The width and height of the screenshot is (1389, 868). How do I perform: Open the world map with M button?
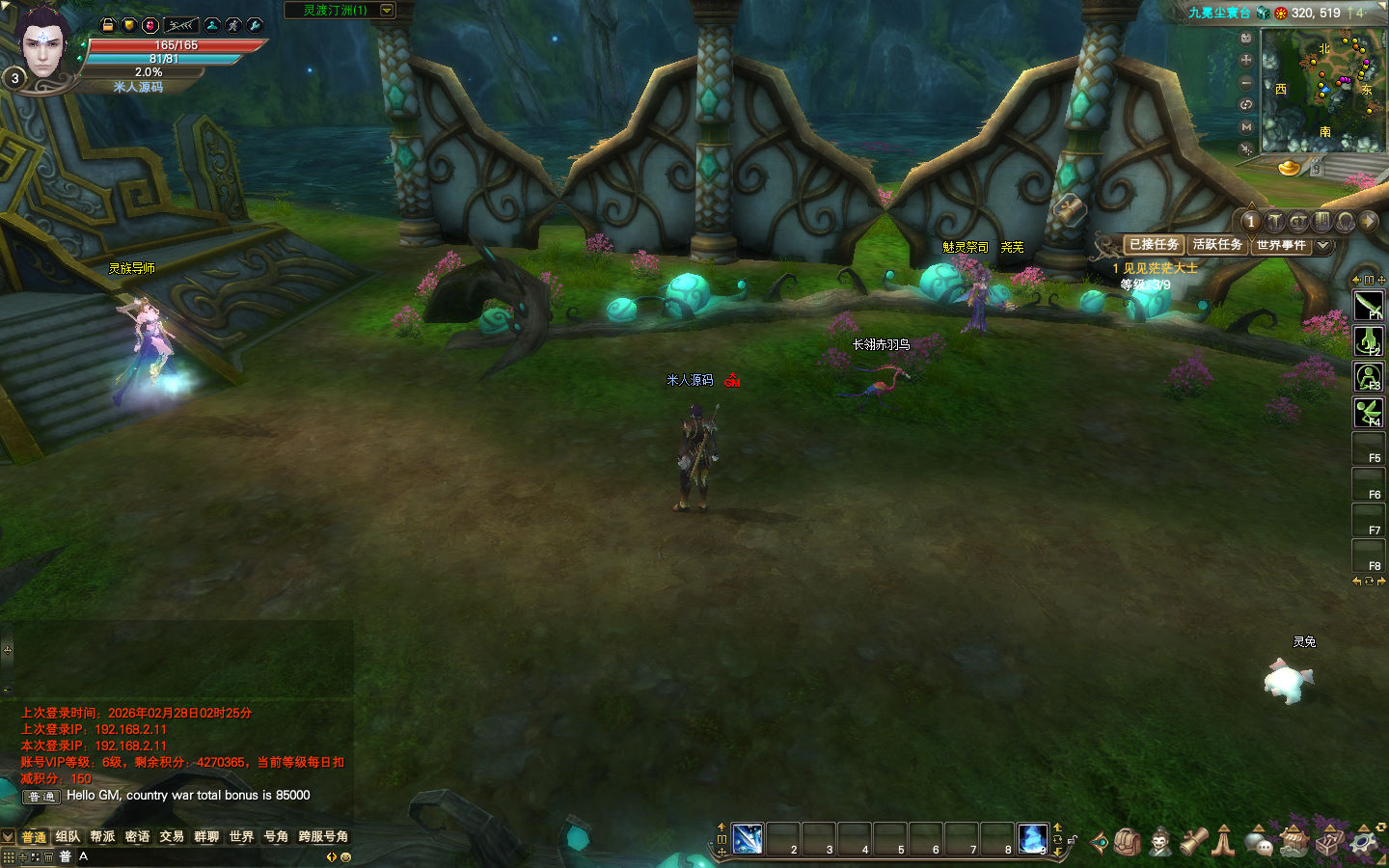(x=1246, y=126)
